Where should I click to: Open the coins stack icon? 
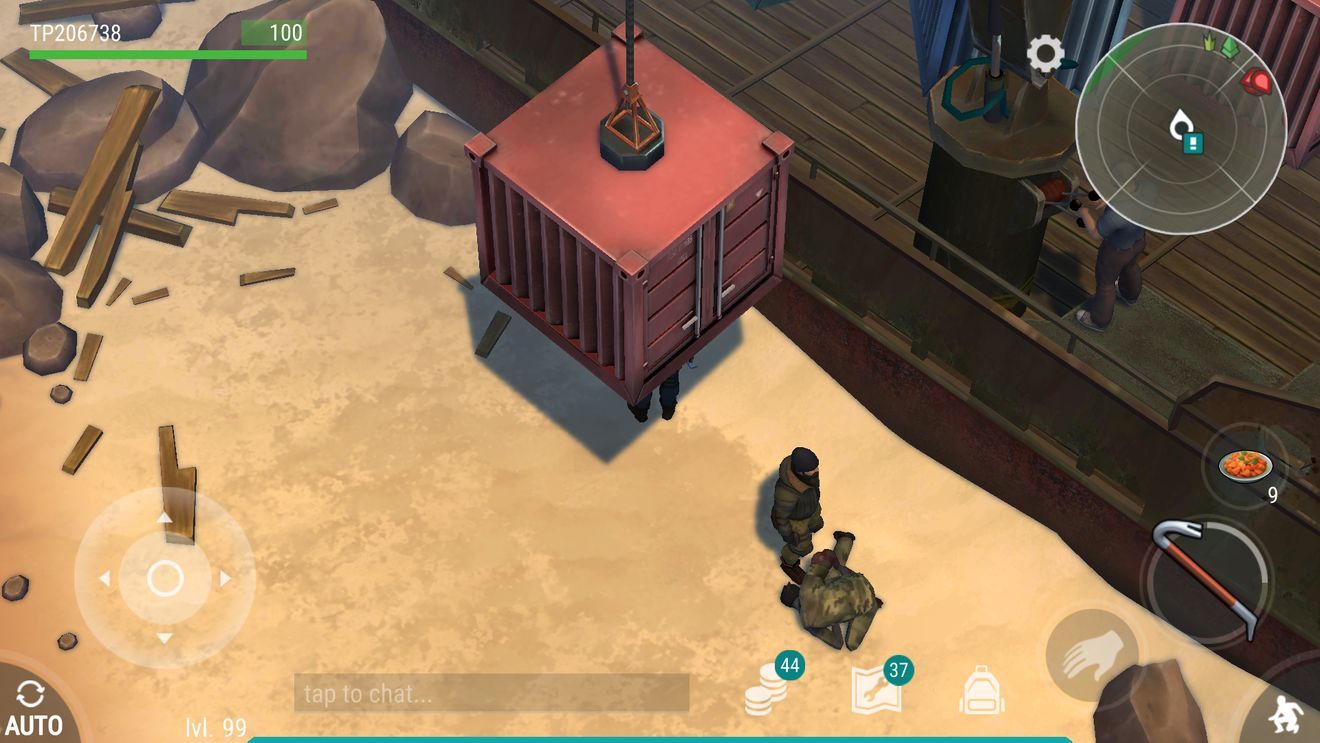[x=767, y=690]
